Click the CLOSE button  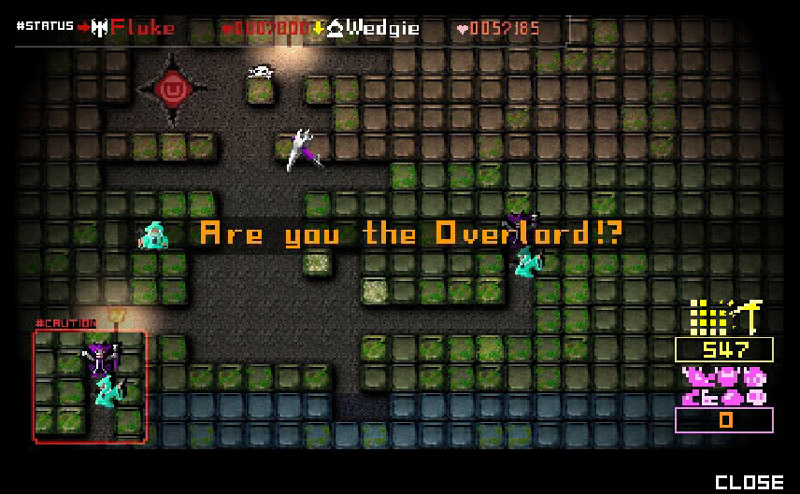pos(749,482)
